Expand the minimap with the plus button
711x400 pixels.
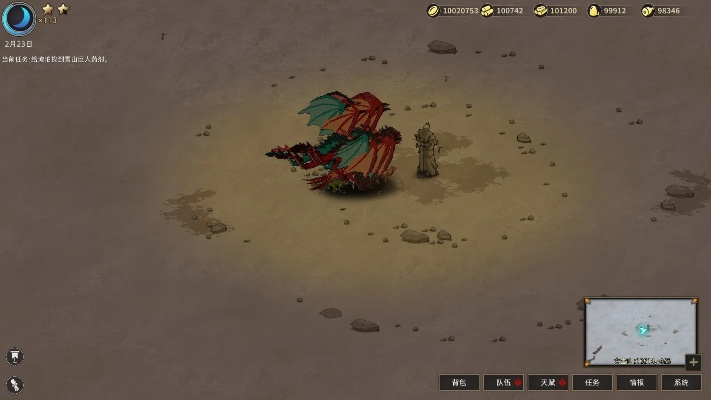[693, 362]
